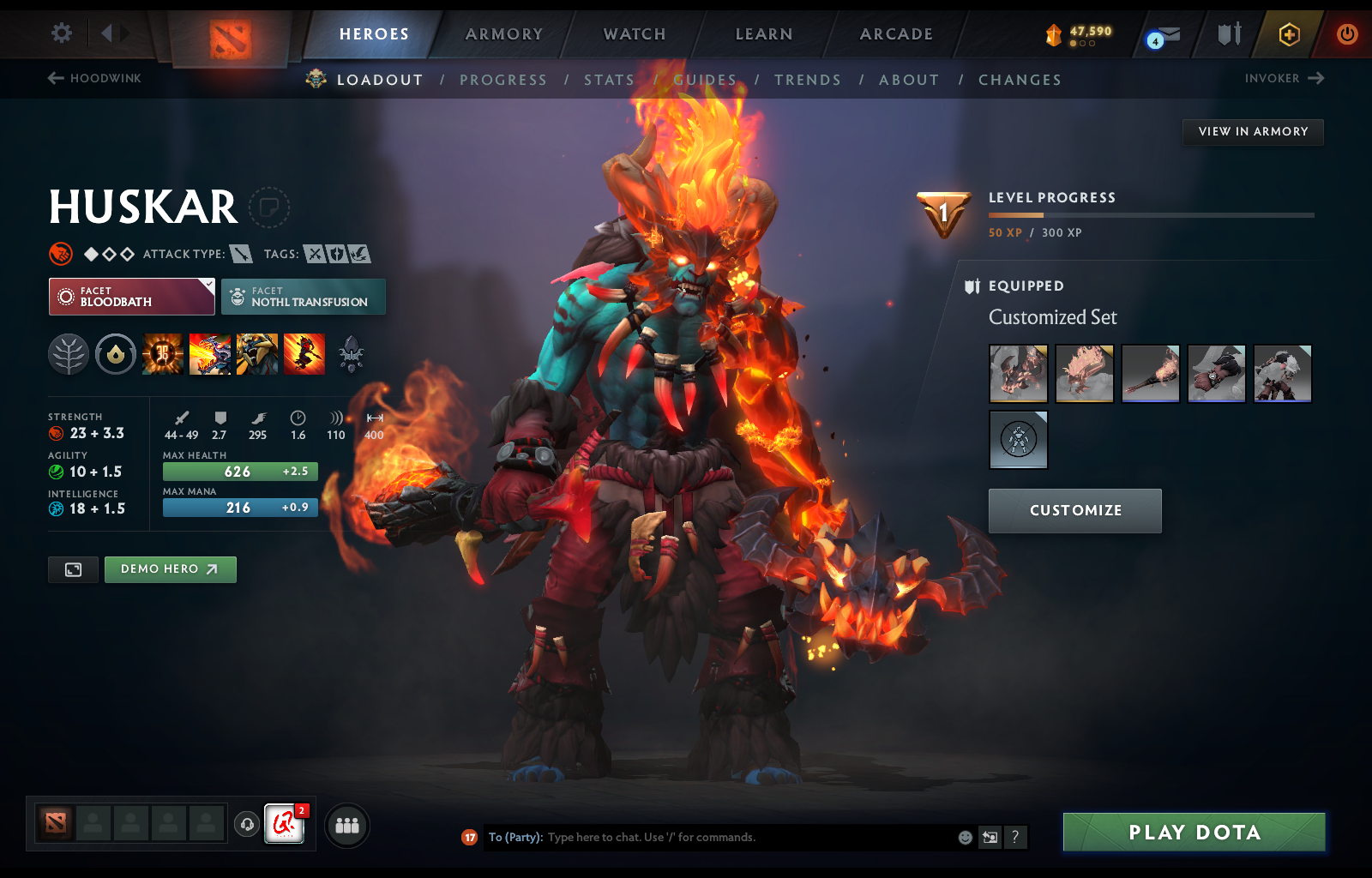Switch to the Nothl Transfusion facet
This screenshot has height=878, width=1372.
click(304, 296)
